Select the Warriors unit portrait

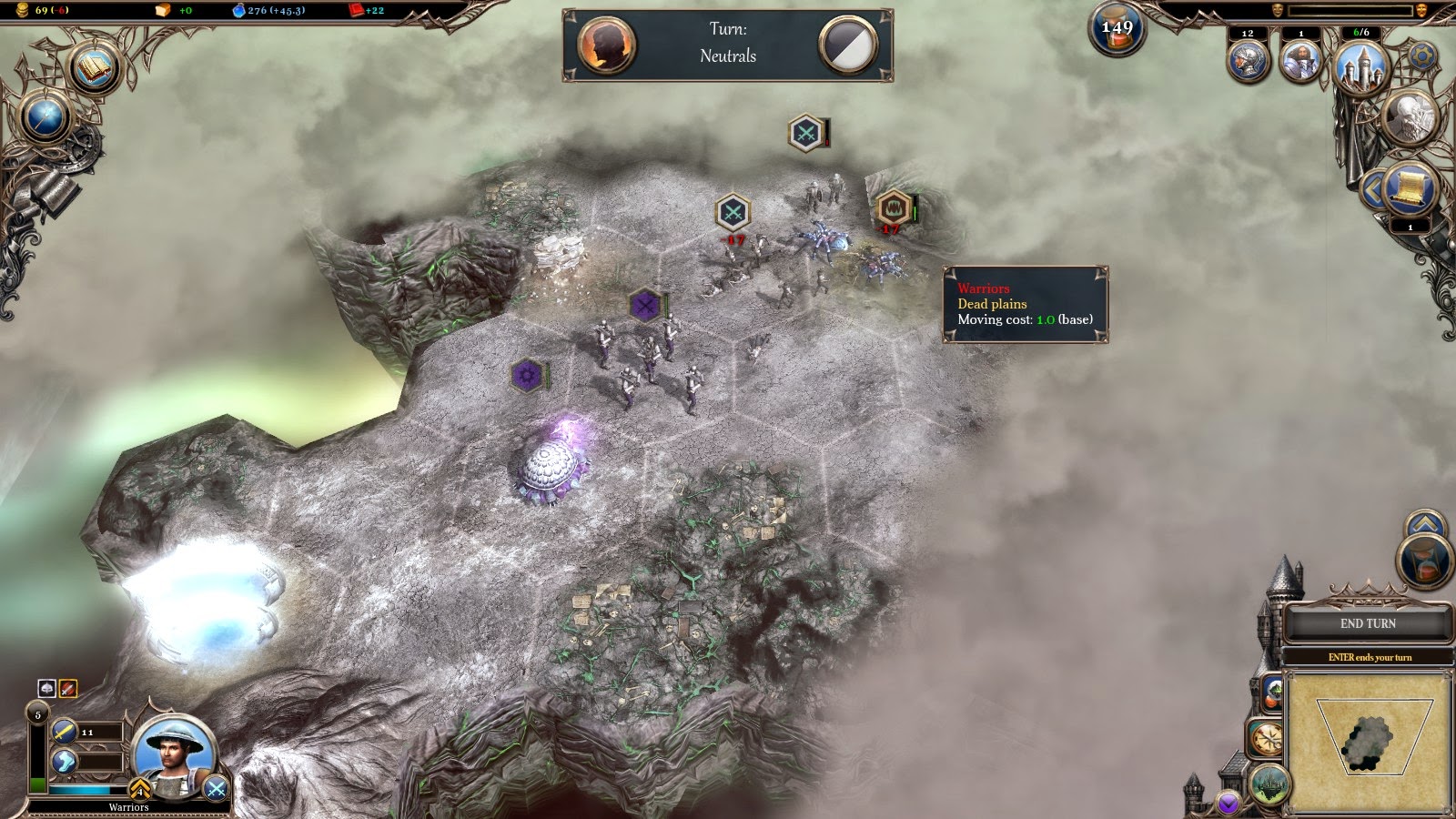coord(173,753)
